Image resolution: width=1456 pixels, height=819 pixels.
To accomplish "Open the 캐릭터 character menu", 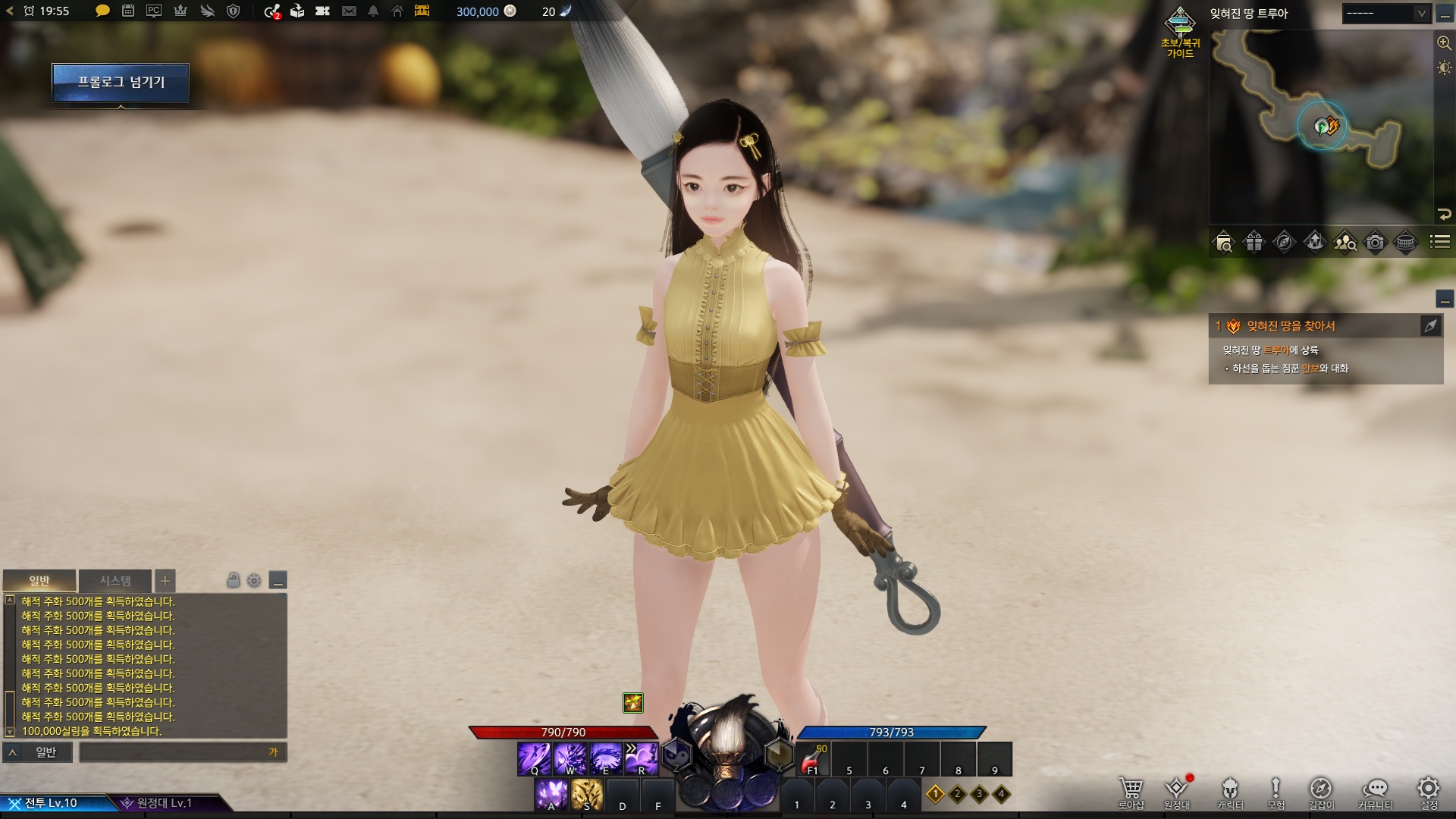I will [x=1230, y=791].
